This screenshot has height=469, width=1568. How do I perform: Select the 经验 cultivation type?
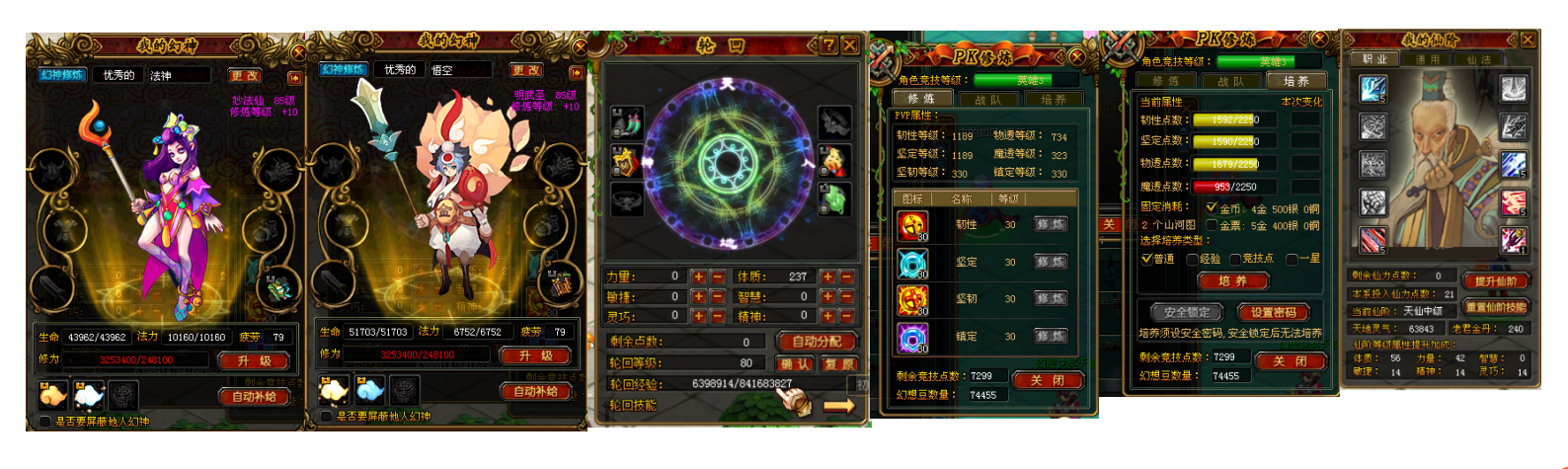tap(1192, 259)
